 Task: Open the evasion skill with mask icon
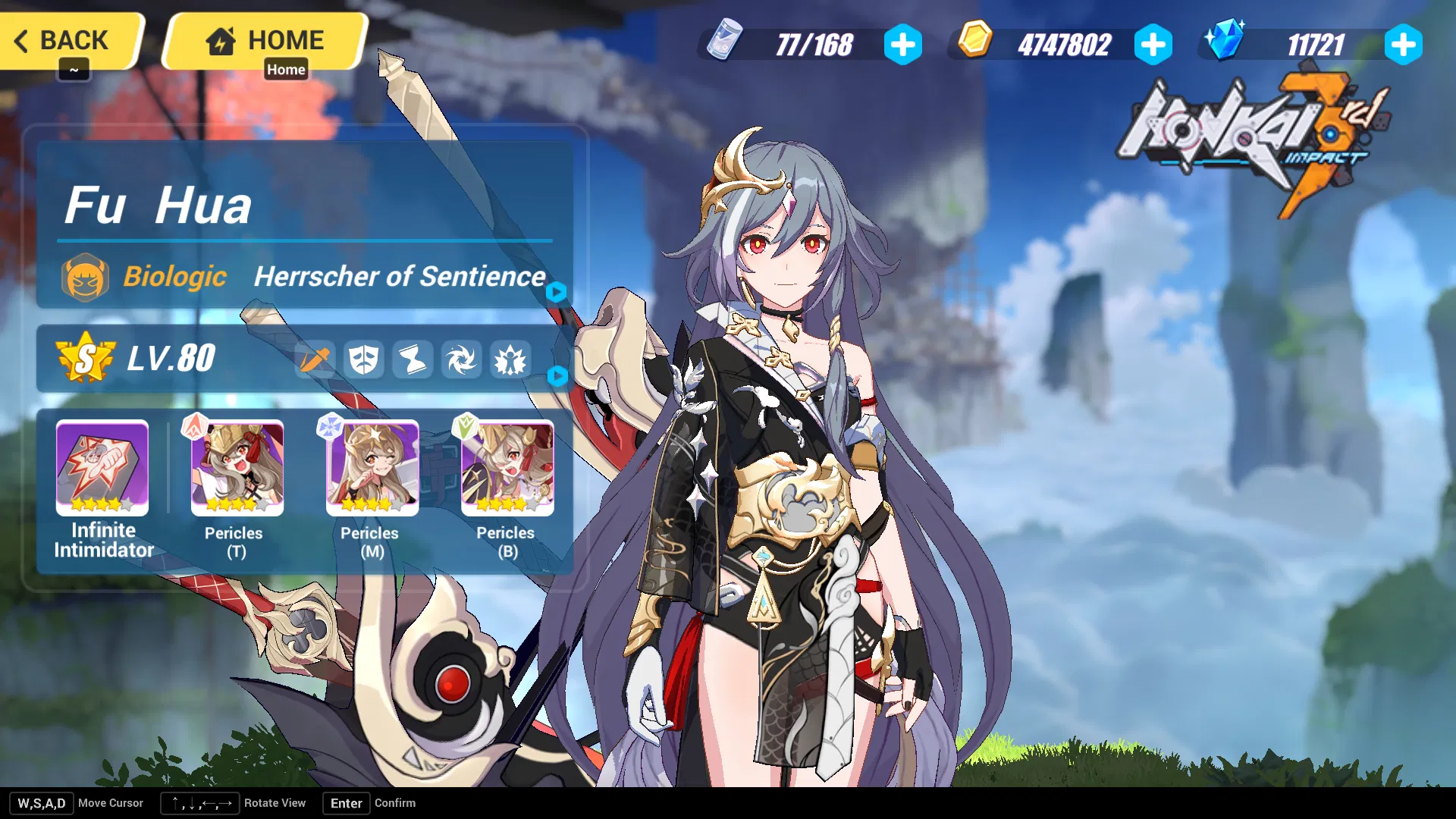365,360
